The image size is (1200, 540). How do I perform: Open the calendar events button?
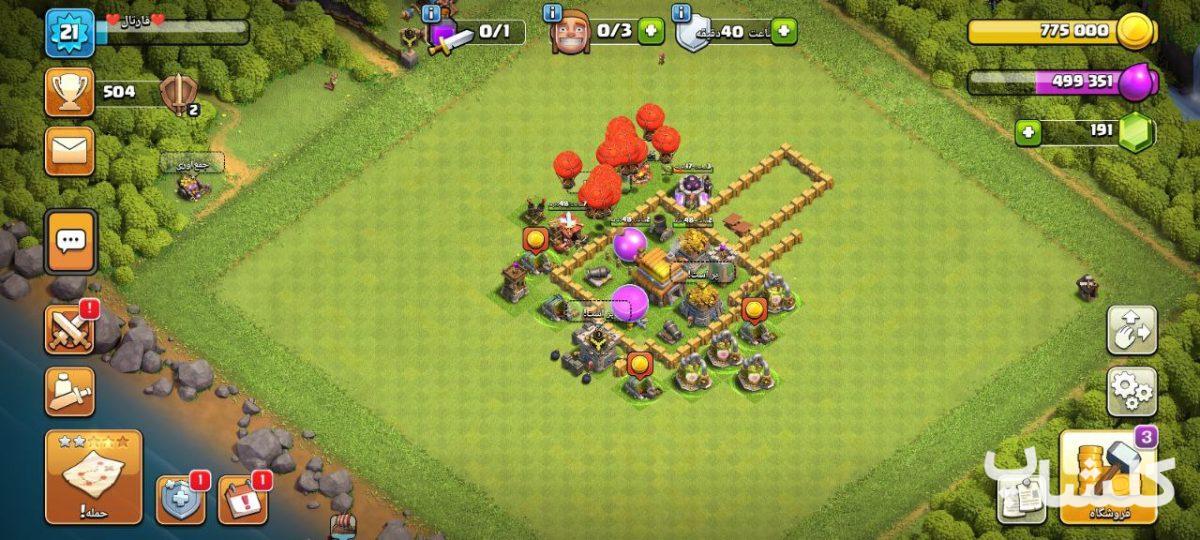coord(242,499)
